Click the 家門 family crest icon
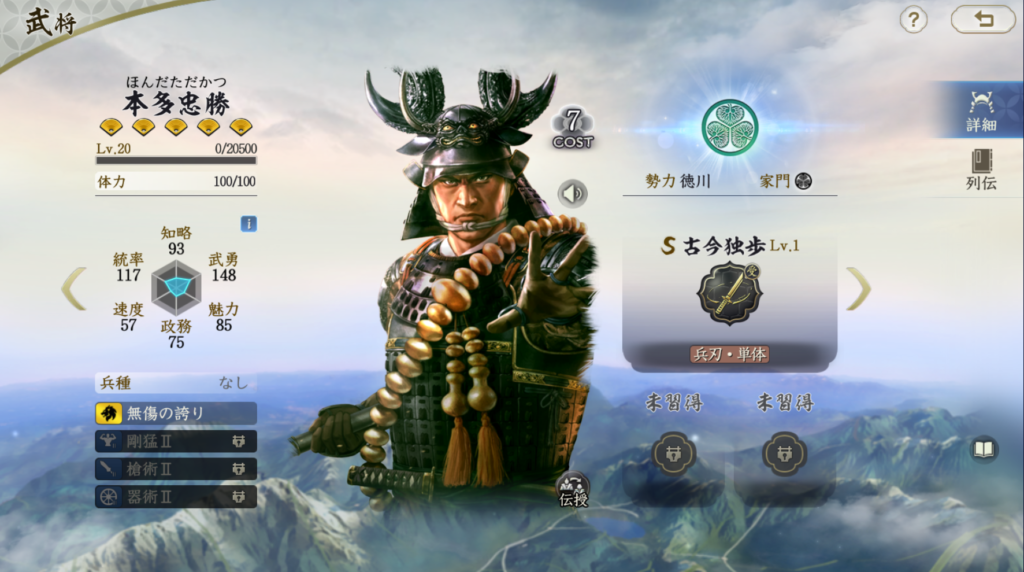Viewport: 1024px width, 572px height. [802, 181]
